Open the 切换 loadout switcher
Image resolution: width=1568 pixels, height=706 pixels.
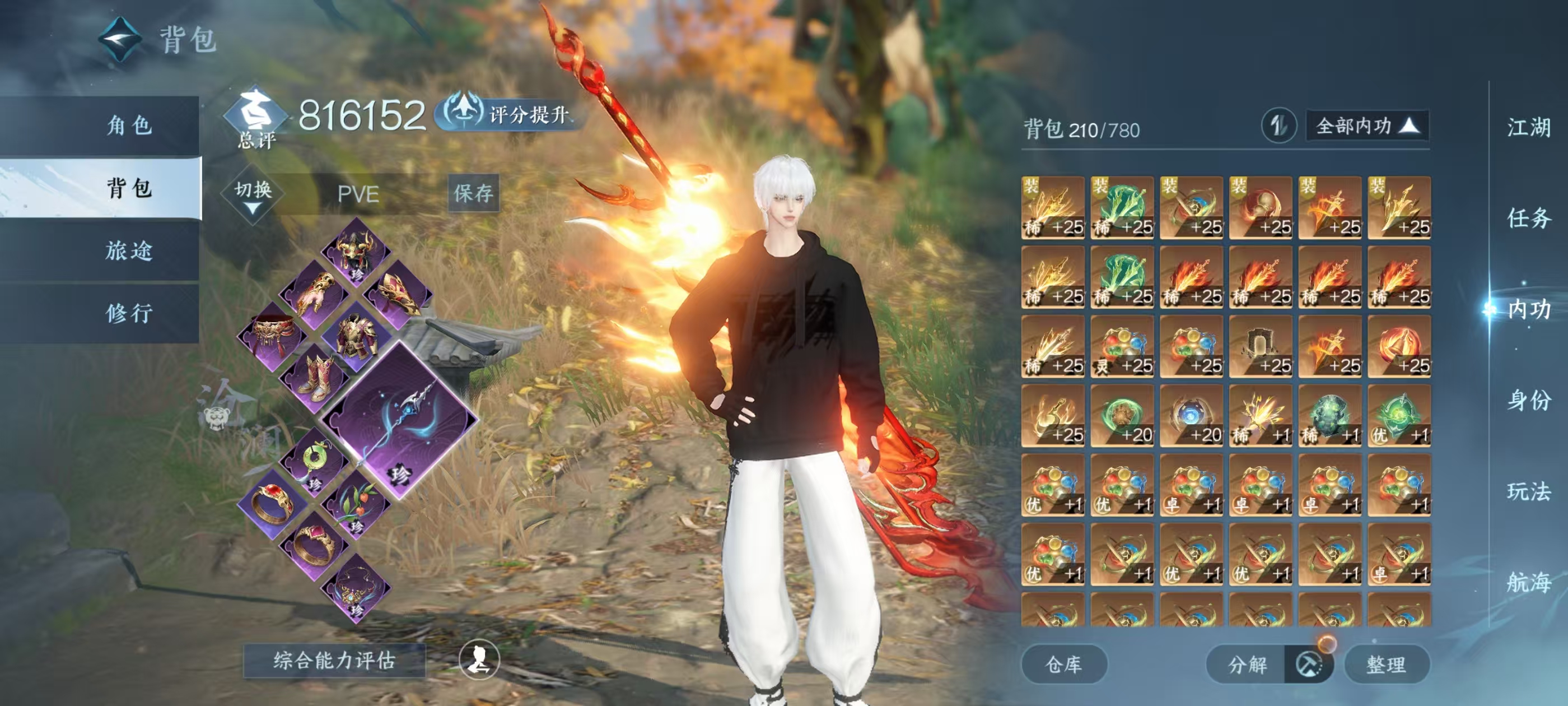pos(253,194)
